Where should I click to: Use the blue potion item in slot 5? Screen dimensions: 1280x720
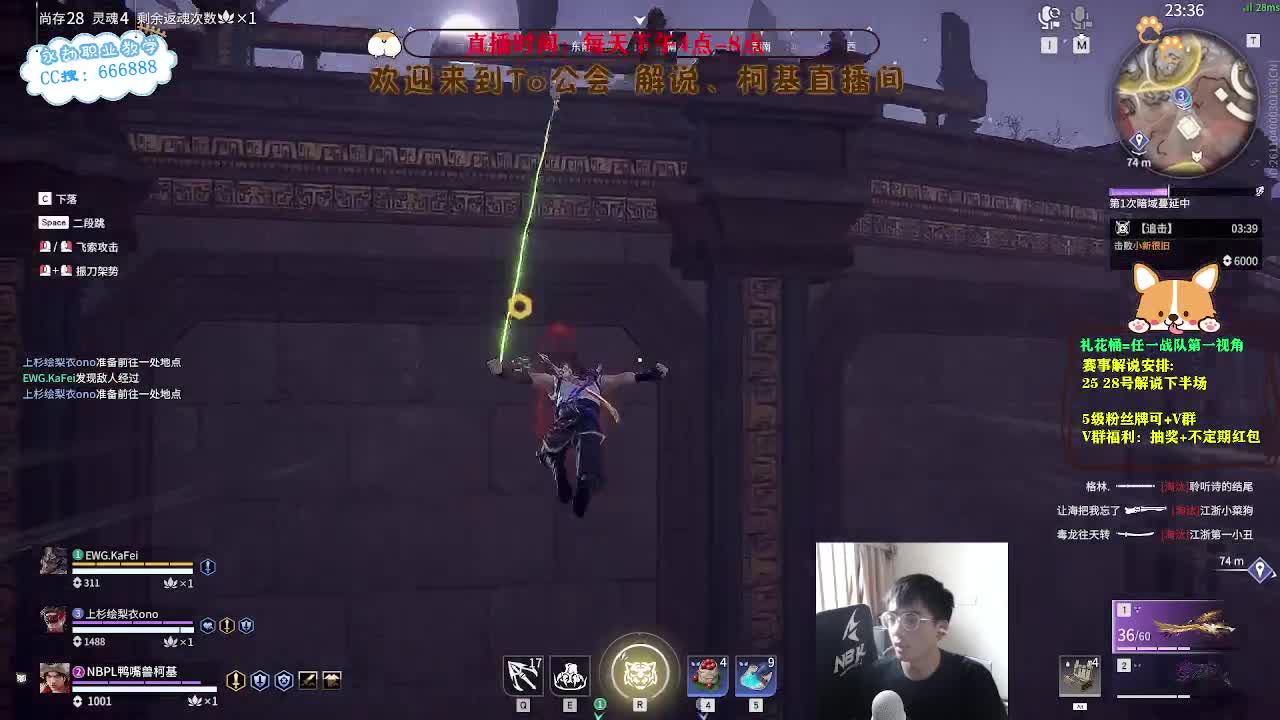757,675
